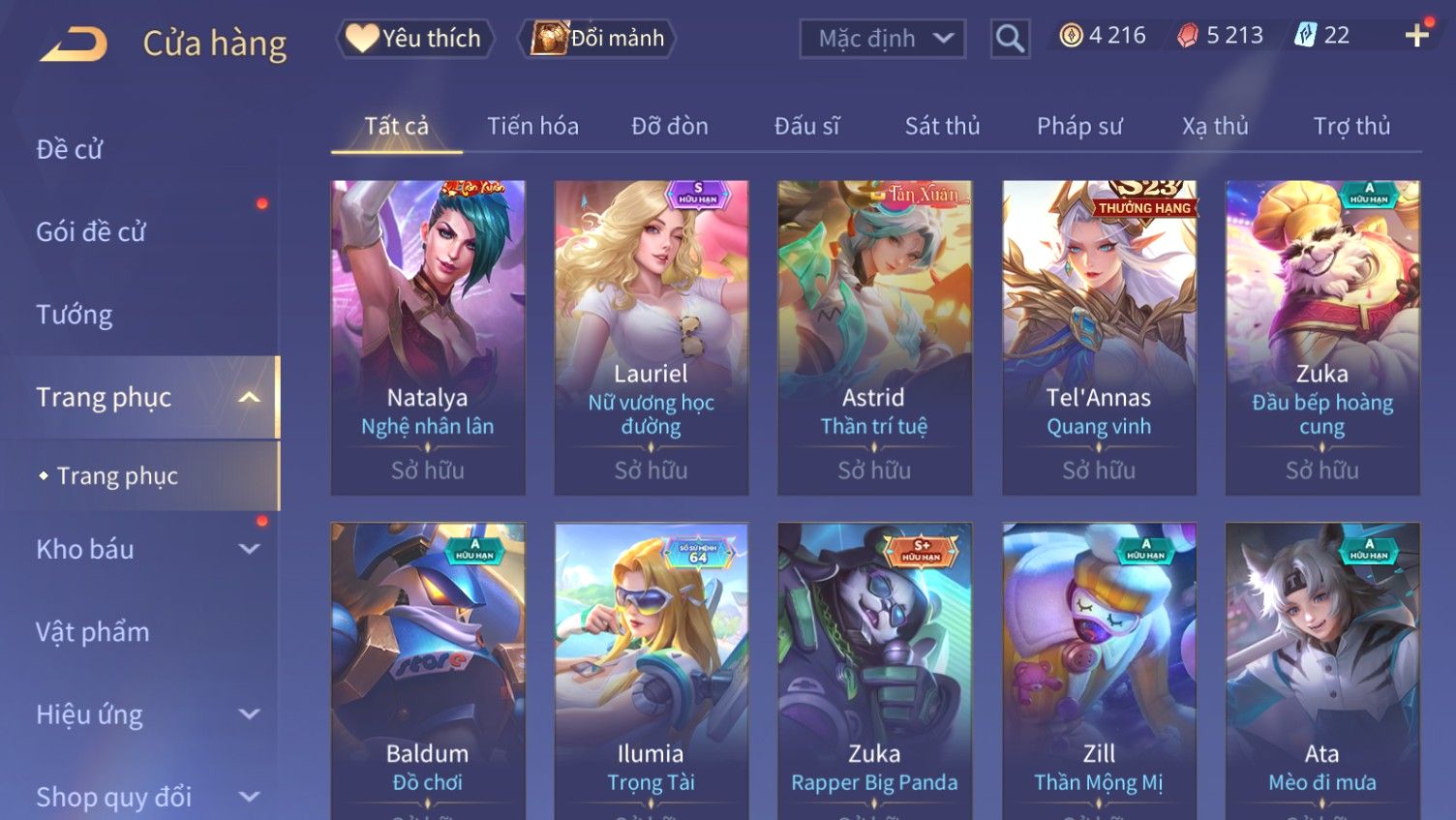This screenshot has width=1456, height=820.
Task: Open the Đổi mảnh exchange
Action: [x=598, y=39]
